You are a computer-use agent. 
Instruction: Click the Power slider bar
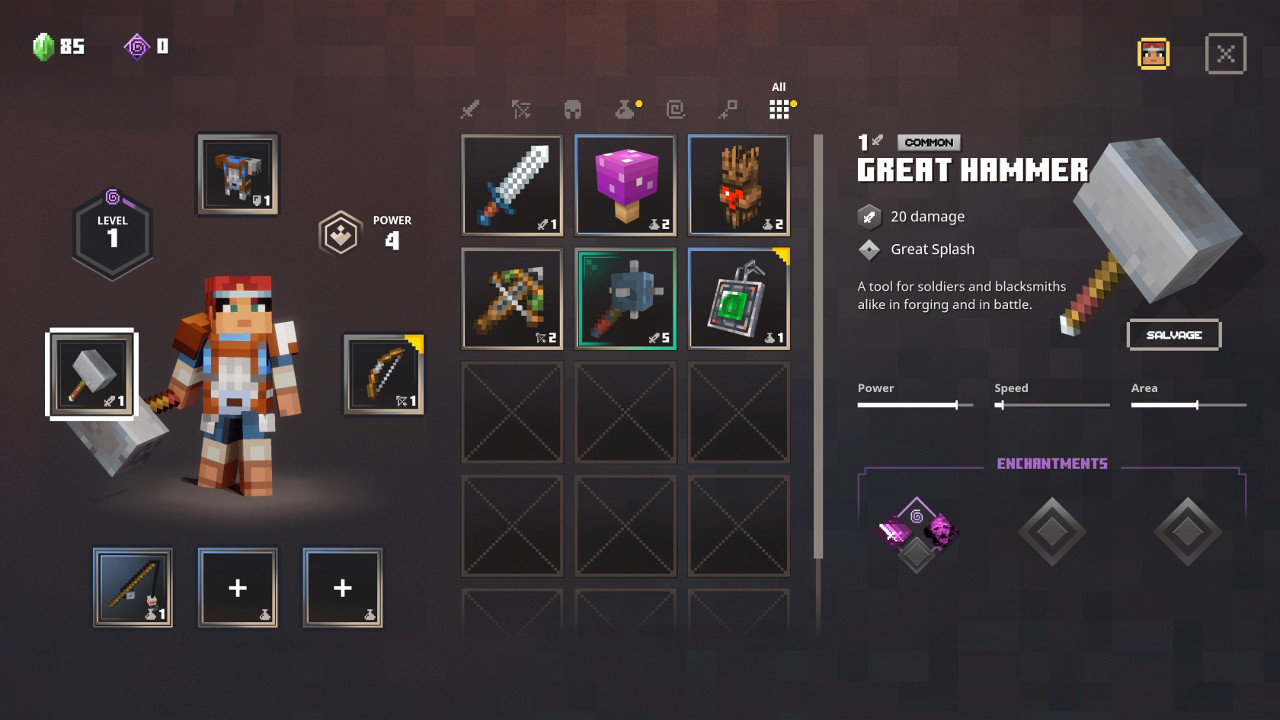tap(914, 404)
